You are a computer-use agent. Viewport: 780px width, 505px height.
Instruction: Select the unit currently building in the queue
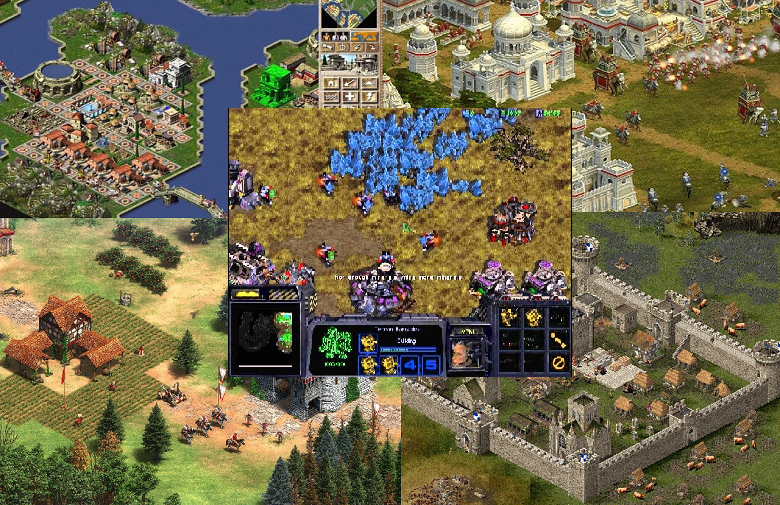[369, 341]
